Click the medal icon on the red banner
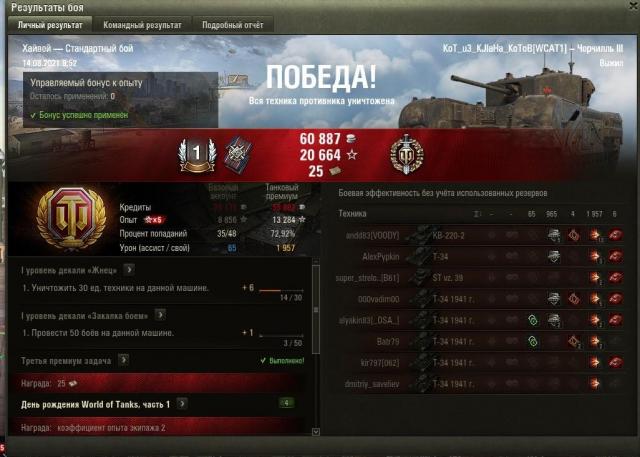This screenshot has width=640, height=457. coord(407,153)
